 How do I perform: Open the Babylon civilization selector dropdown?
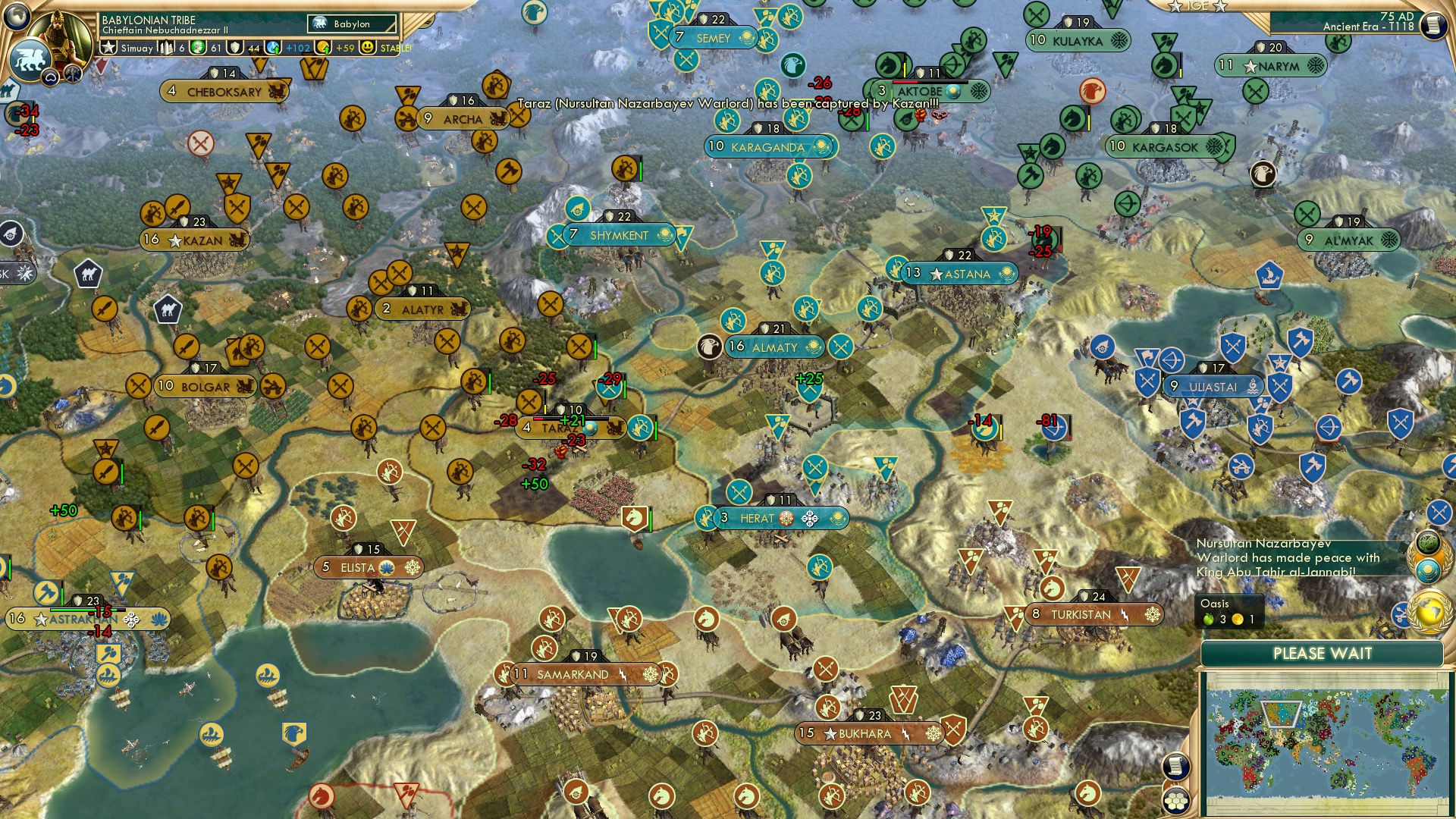(350, 24)
